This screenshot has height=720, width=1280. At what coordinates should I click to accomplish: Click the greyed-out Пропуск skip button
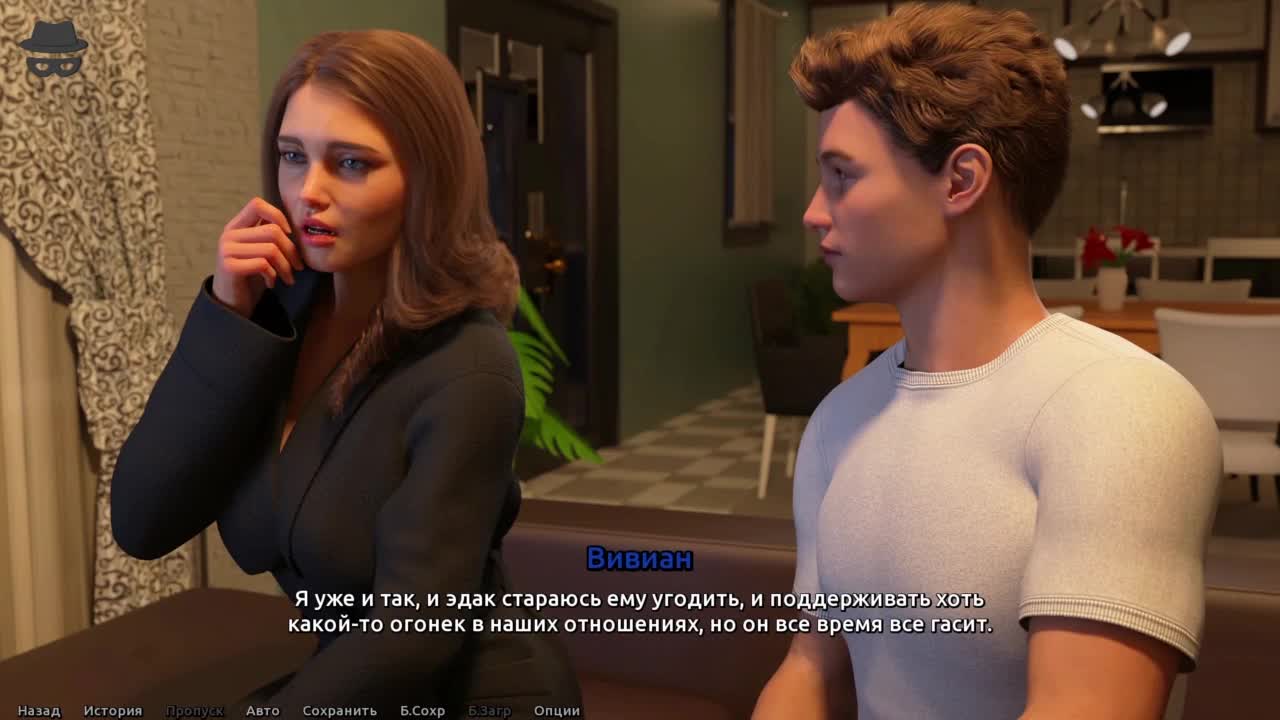pyautogui.click(x=194, y=711)
